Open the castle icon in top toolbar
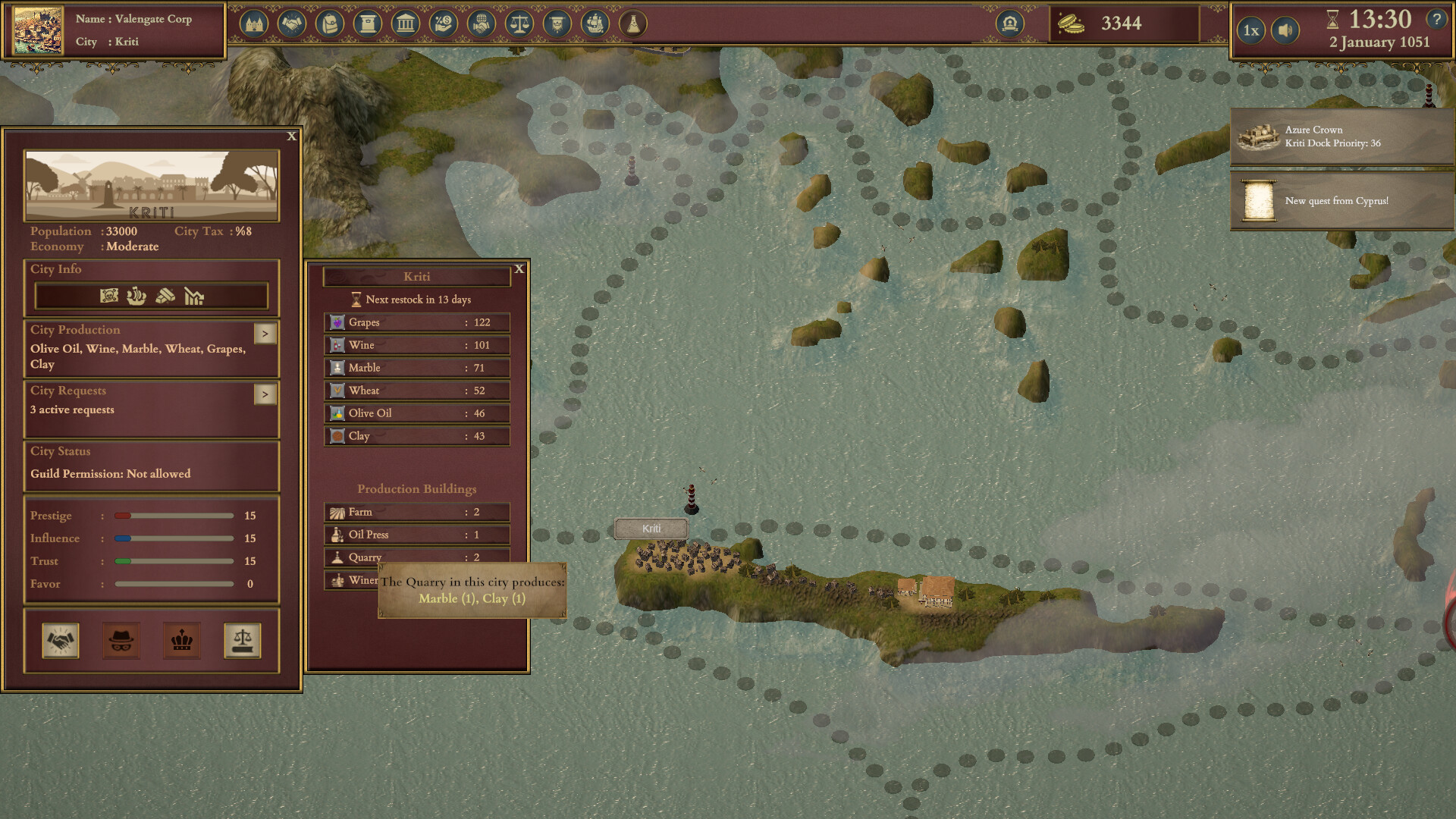The height and width of the screenshot is (819, 1456). [x=254, y=24]
